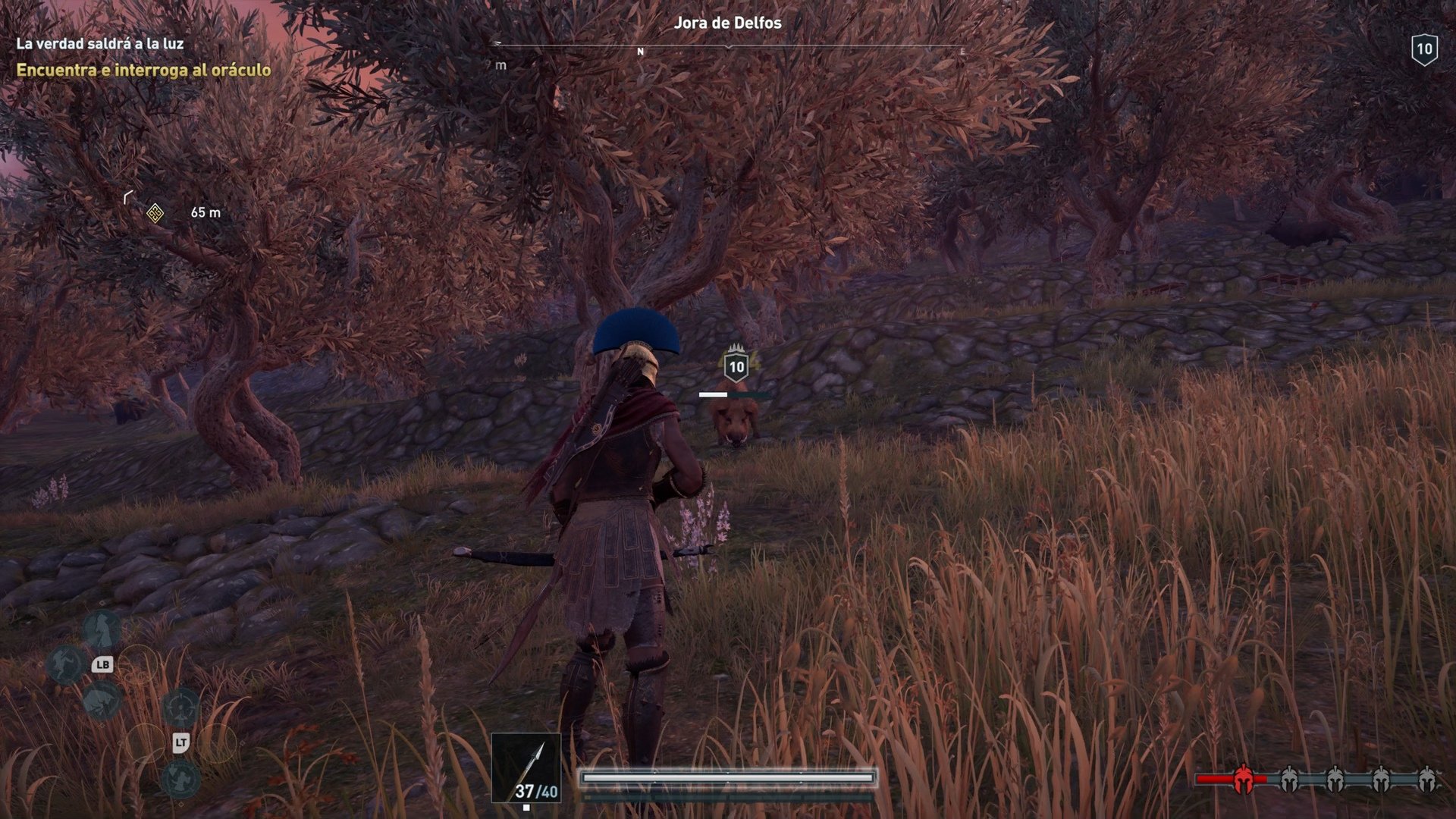Toggle the LT button prompt

[x=181, y=741]
